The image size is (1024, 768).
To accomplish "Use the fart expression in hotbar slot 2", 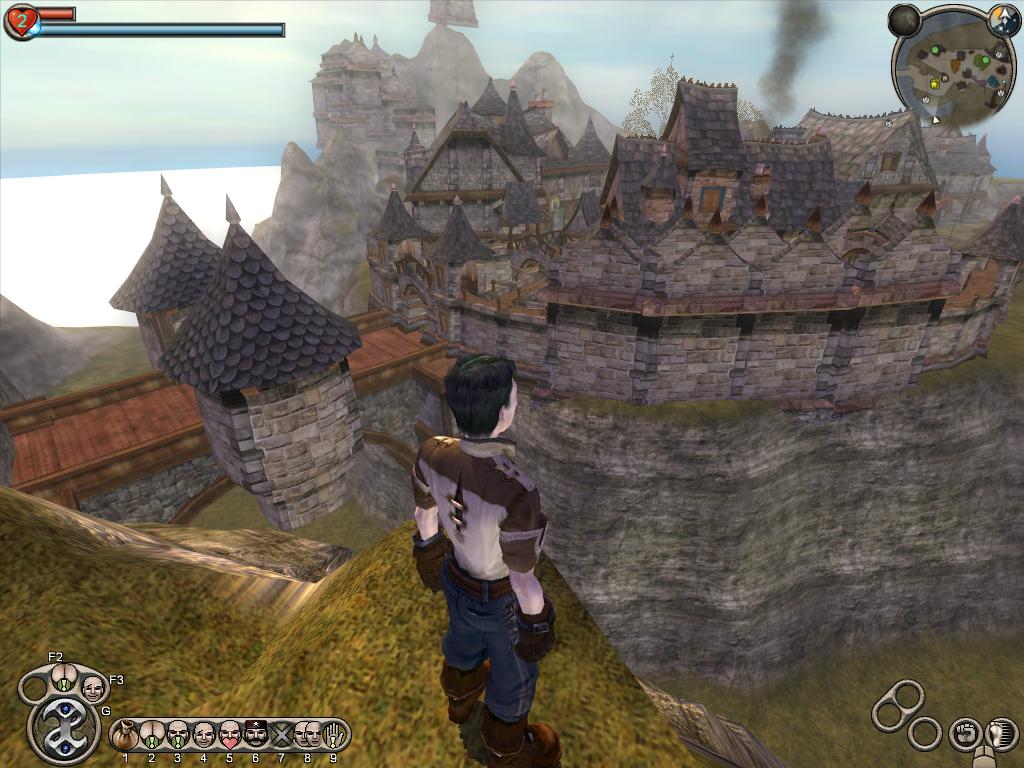I will click(x=151, y=736).
